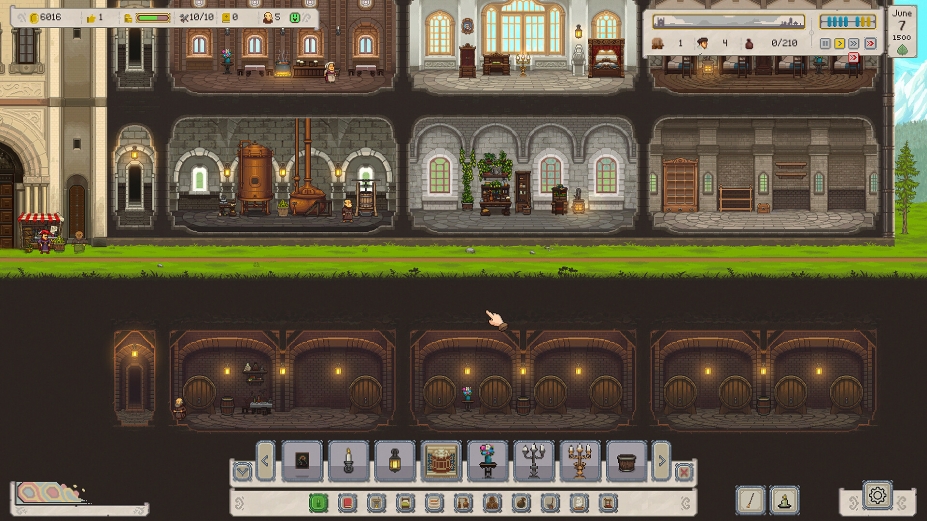This screenshot has height=521, width=927.
Task: Open the green category button
Action: (319, 502)
